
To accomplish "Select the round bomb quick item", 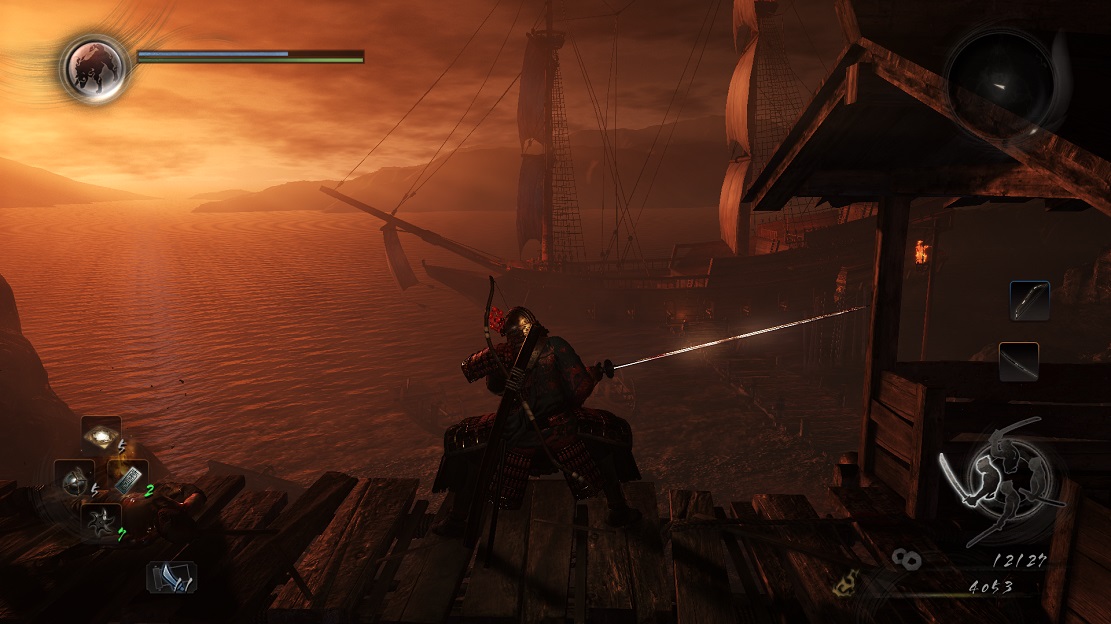I will tap(74, 480).
